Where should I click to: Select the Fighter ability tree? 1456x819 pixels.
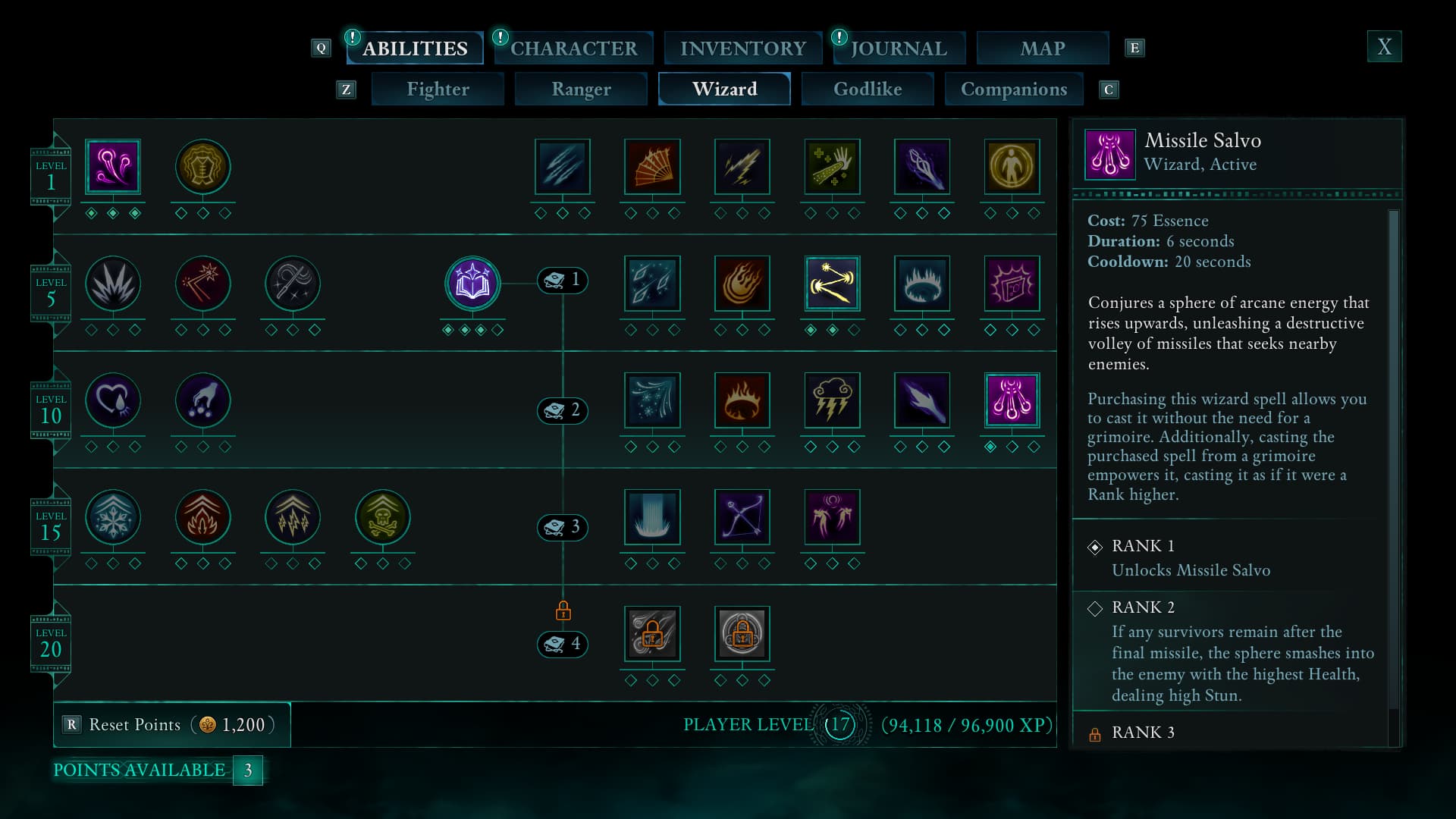(438, 89)
